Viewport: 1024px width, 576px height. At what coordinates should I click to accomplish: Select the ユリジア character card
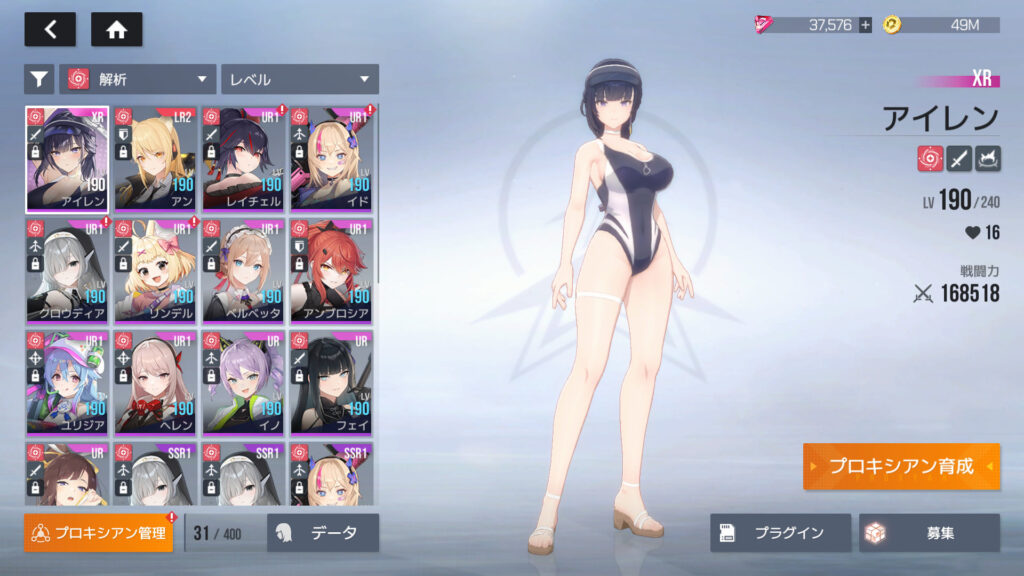pyautogui.click(x=67, y=382)
